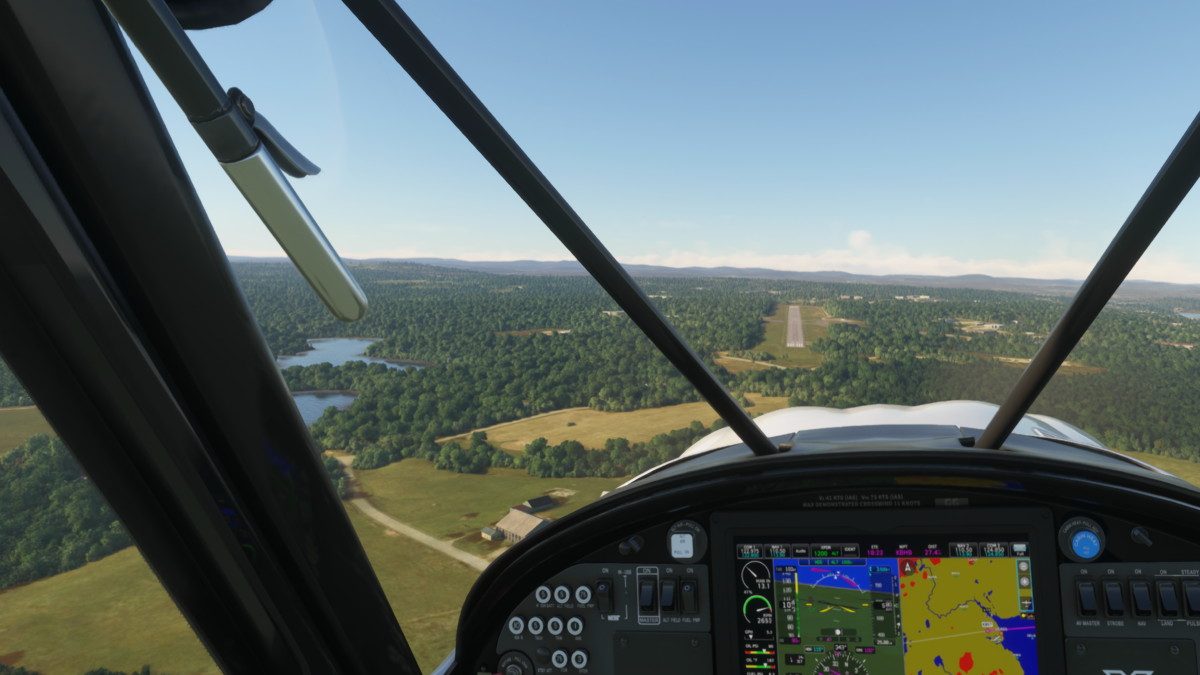Screen dimensions: 1200x675
Task: Toggle the AV MASTER switch
Action: [1086, 598]
